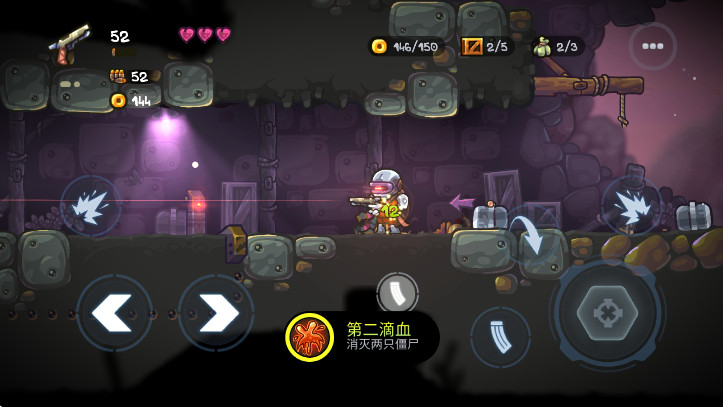Tap the curved down-arrow button

[527, 238]
